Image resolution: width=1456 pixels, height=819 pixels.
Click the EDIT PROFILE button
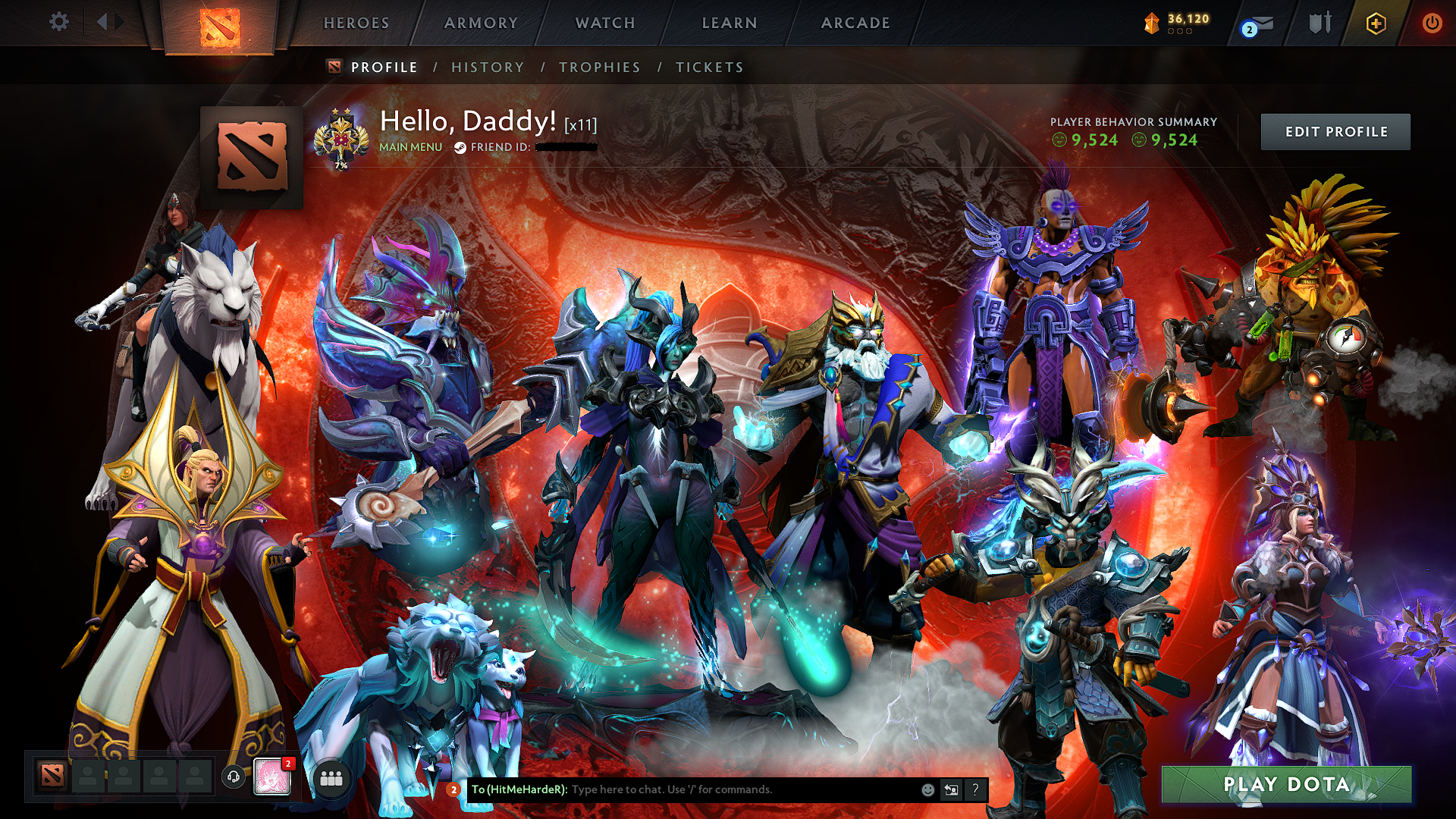[1335, 131]
